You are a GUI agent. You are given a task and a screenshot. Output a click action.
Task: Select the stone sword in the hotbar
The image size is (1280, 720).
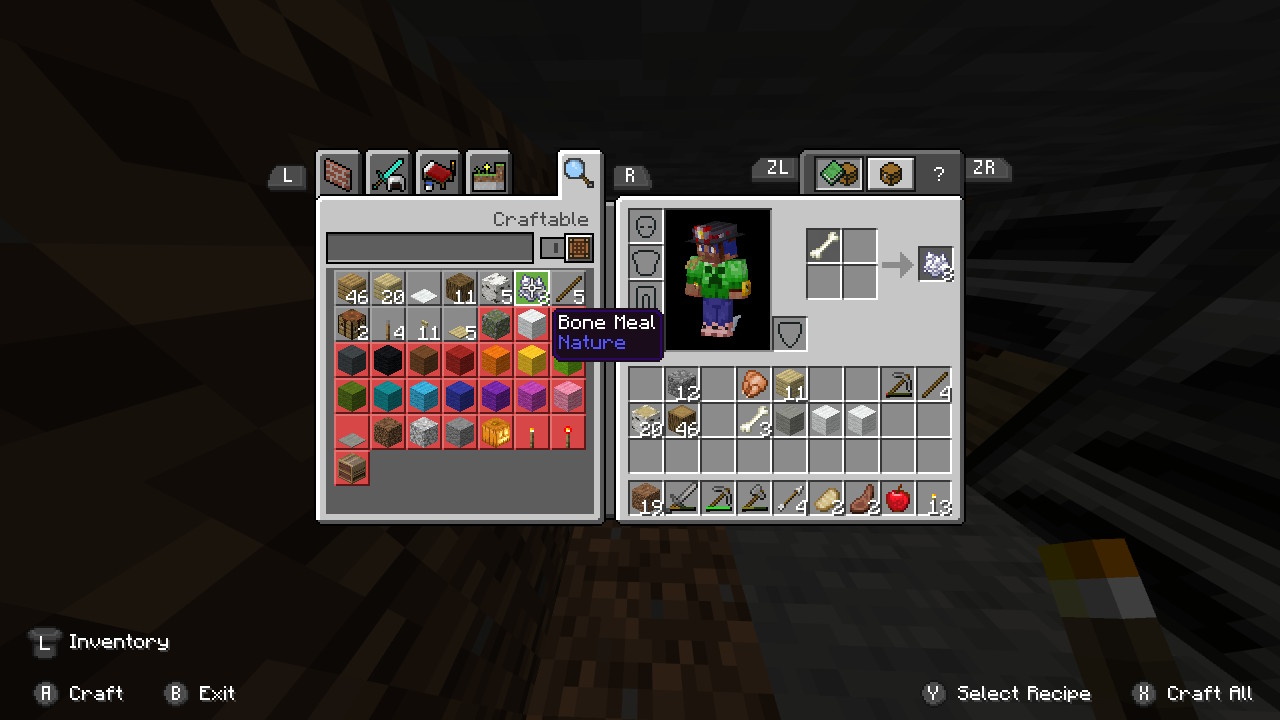pyautogui.click(x=682, y=498)
